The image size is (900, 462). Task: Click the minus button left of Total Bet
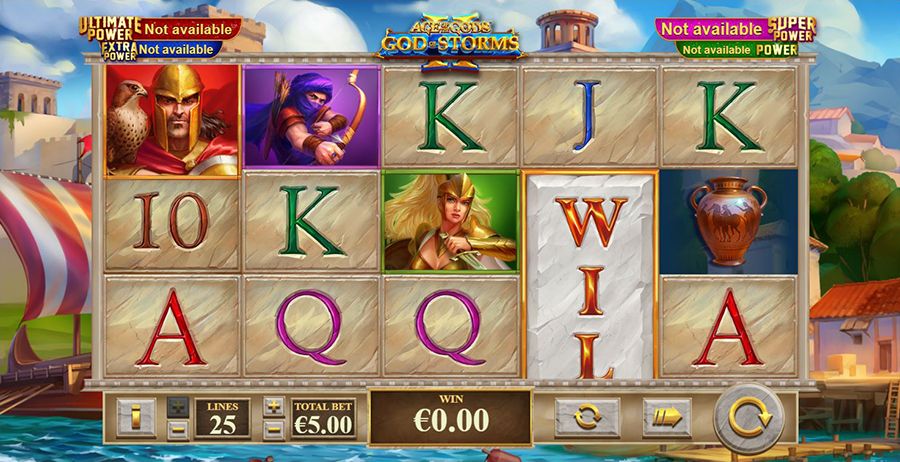274,429
